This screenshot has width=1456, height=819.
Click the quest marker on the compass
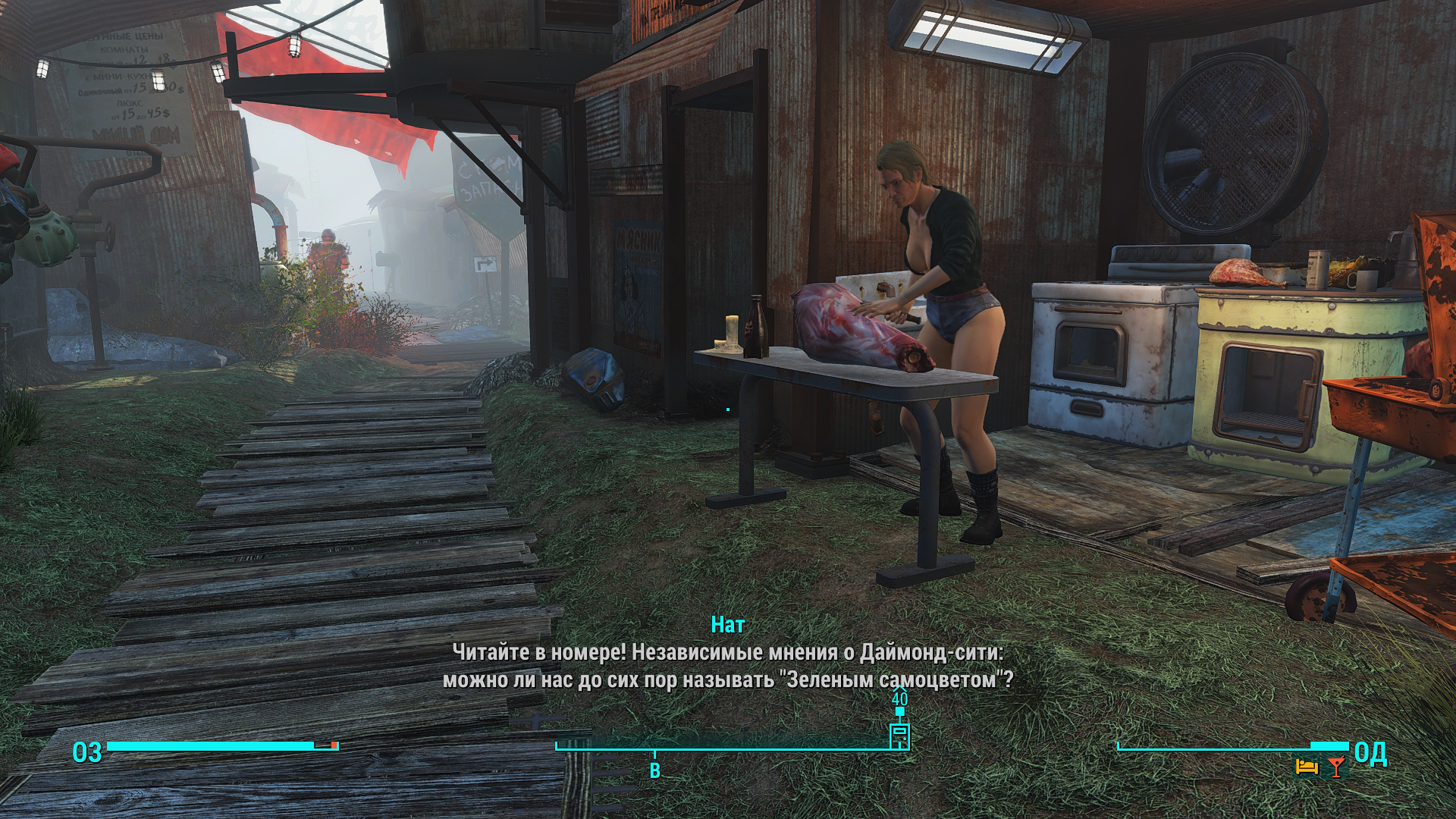[x=899, y=736]
